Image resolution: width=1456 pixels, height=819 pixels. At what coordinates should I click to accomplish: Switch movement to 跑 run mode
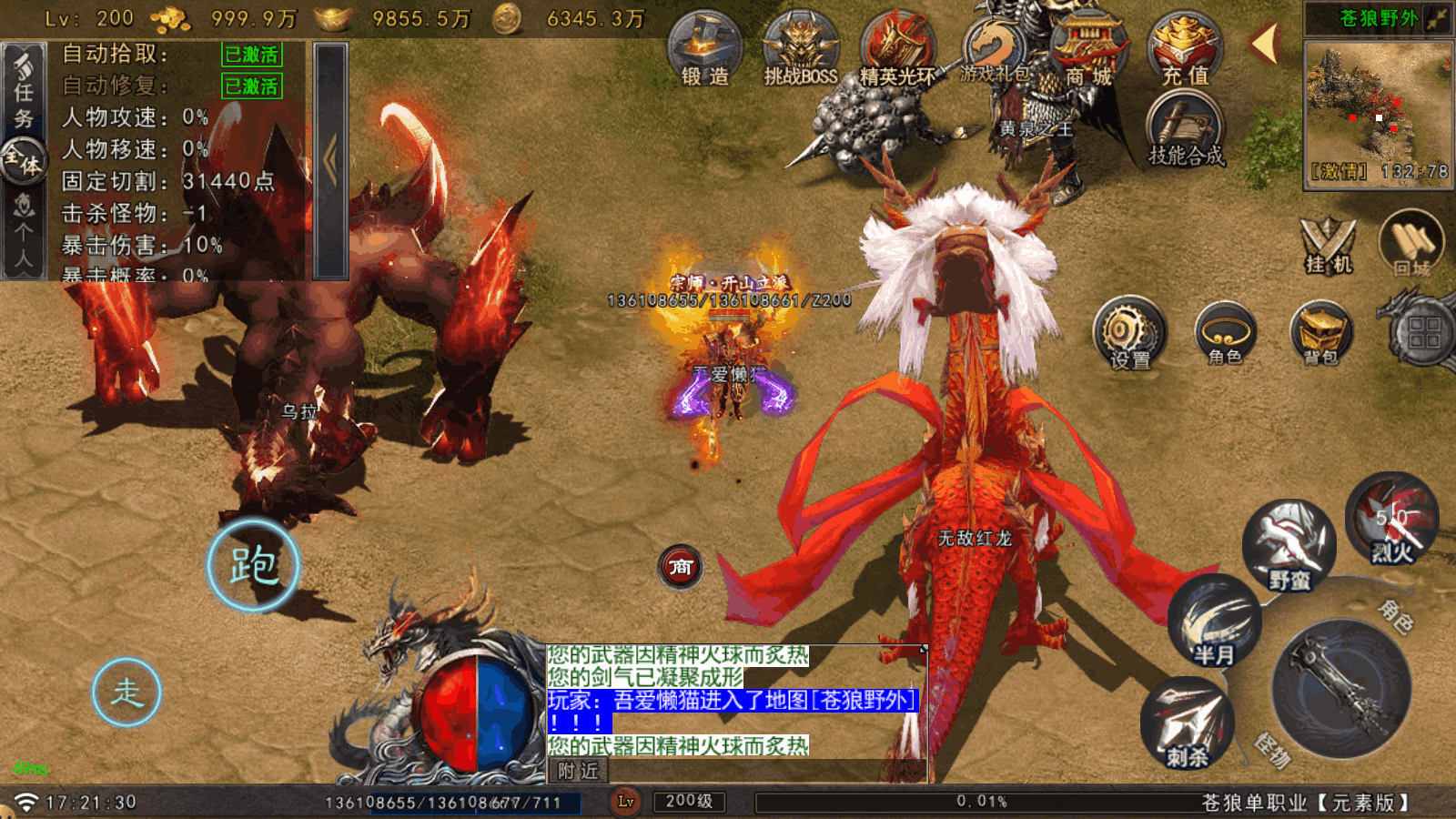[253, 565]
